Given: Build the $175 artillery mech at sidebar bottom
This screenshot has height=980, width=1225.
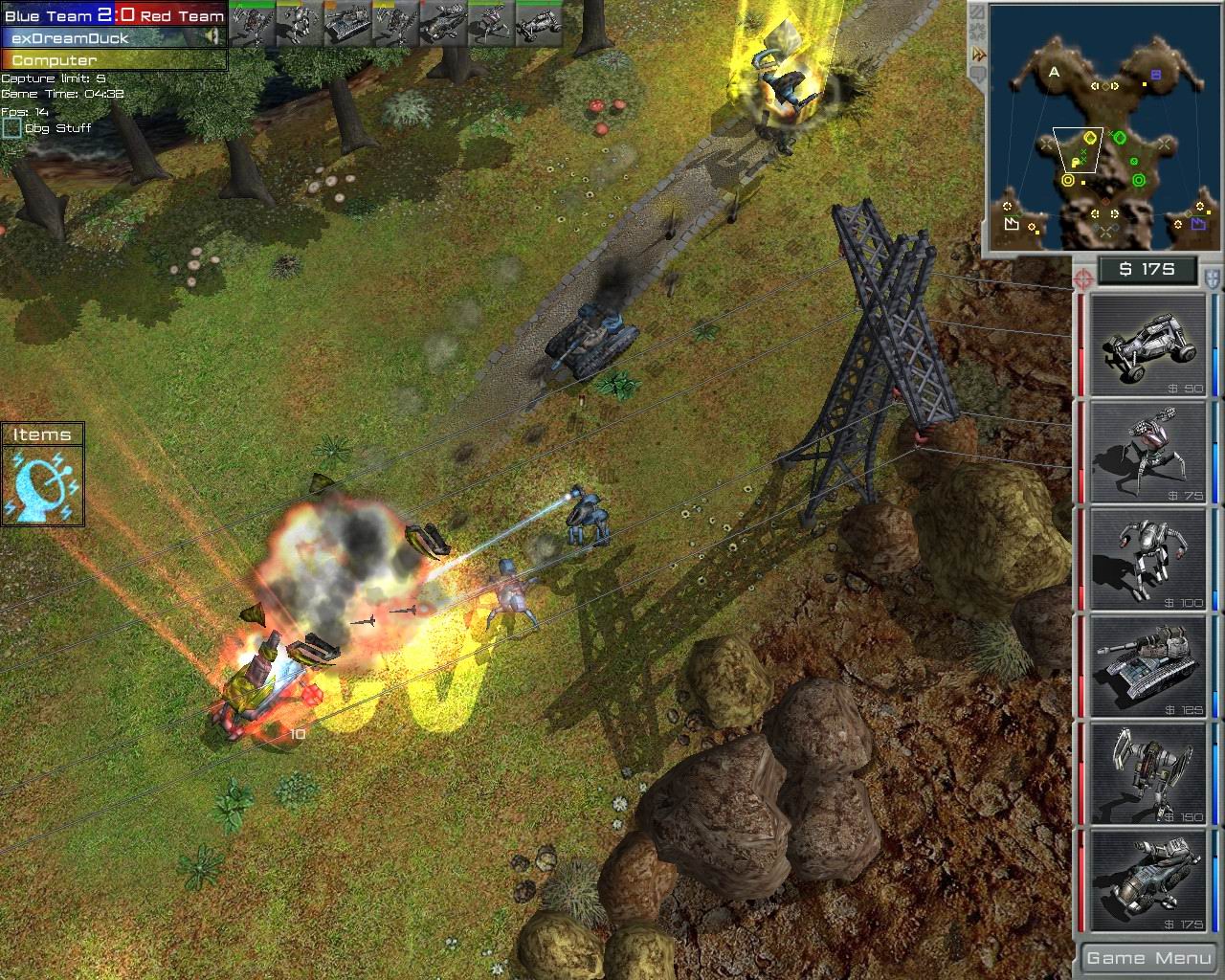Looking at the screenshot, I should pyautogui.click(x=1146, y=882).
